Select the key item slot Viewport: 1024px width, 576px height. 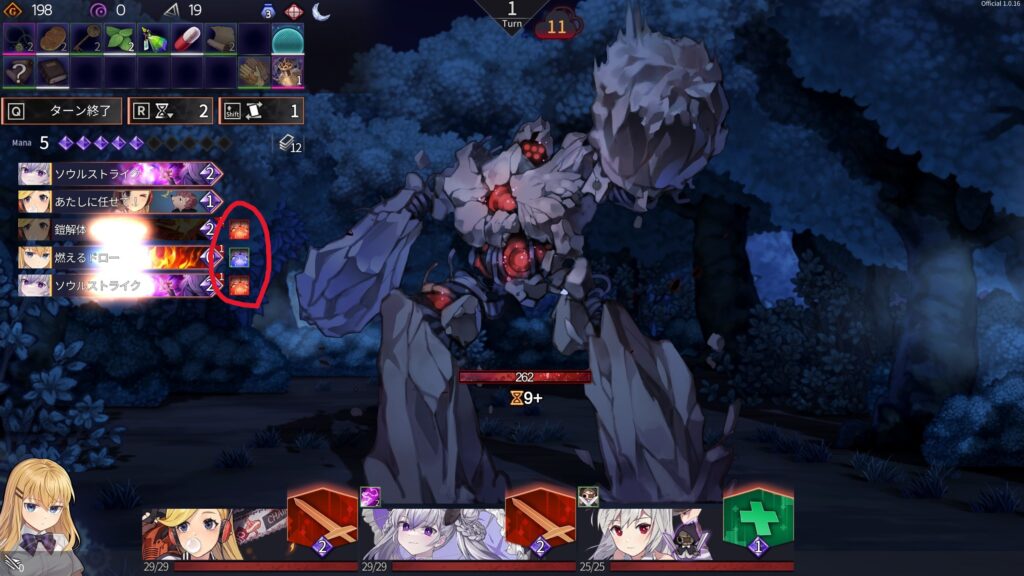coord(86,40)
